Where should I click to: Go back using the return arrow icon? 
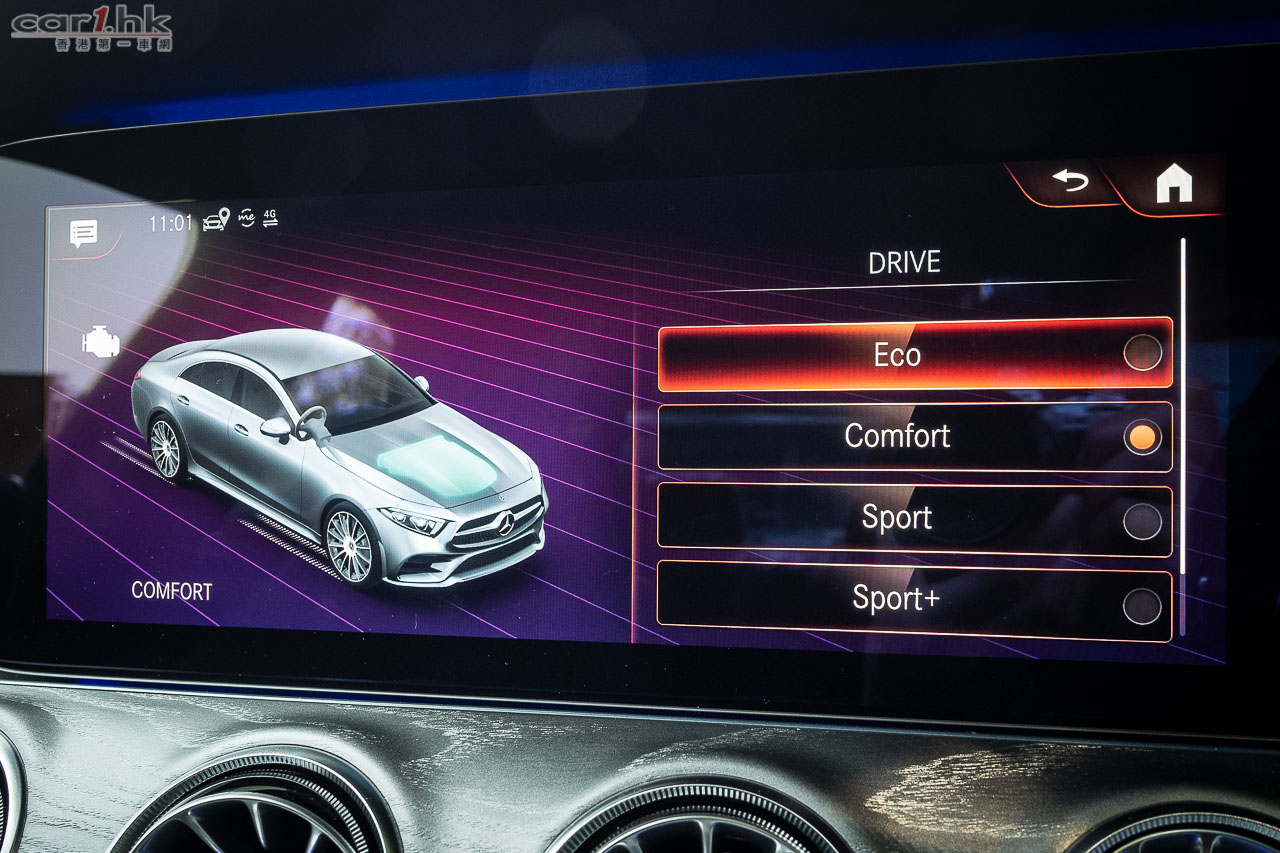[1070, 180]
